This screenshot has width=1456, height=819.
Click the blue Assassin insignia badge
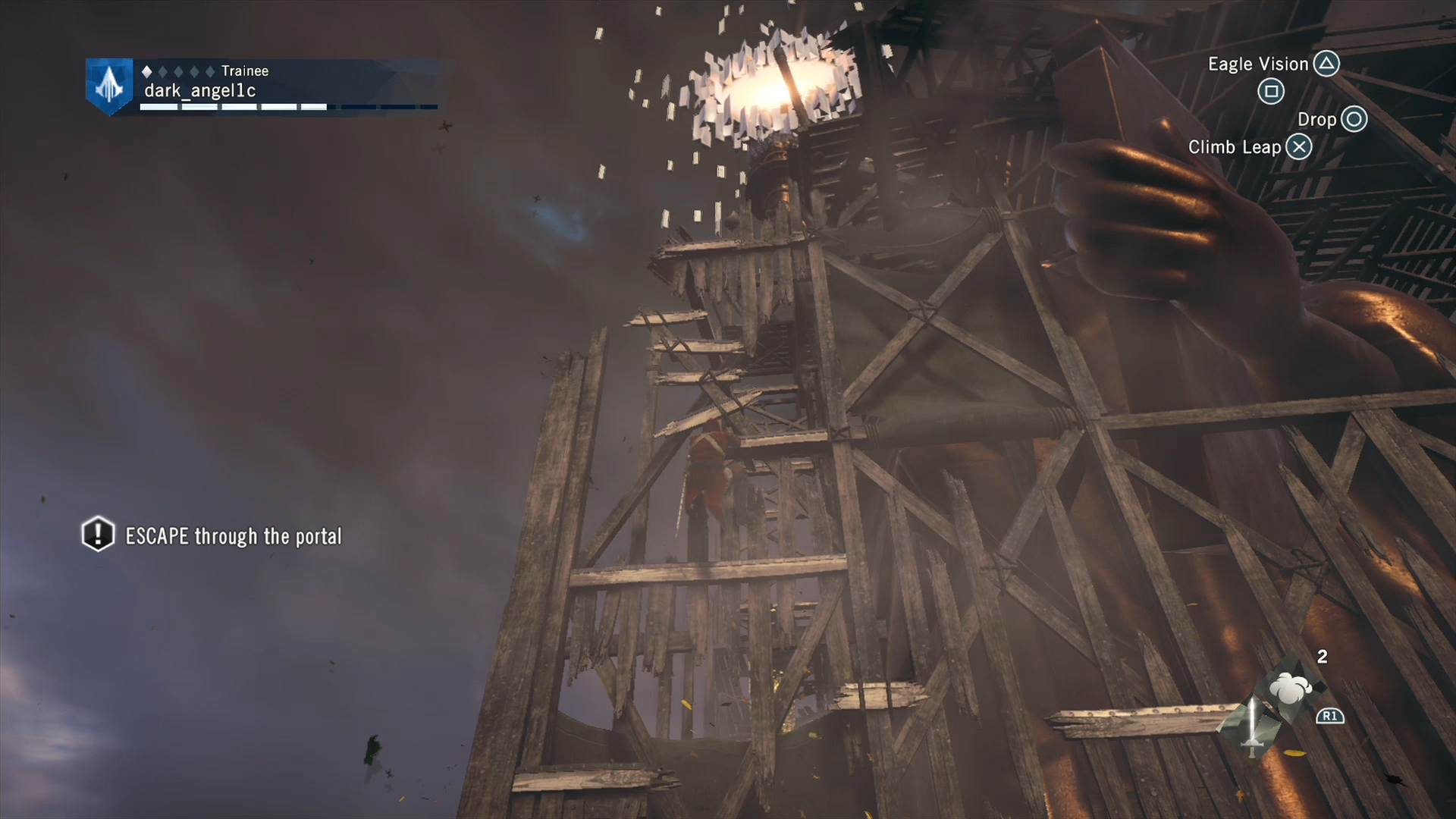pos(109,86)
